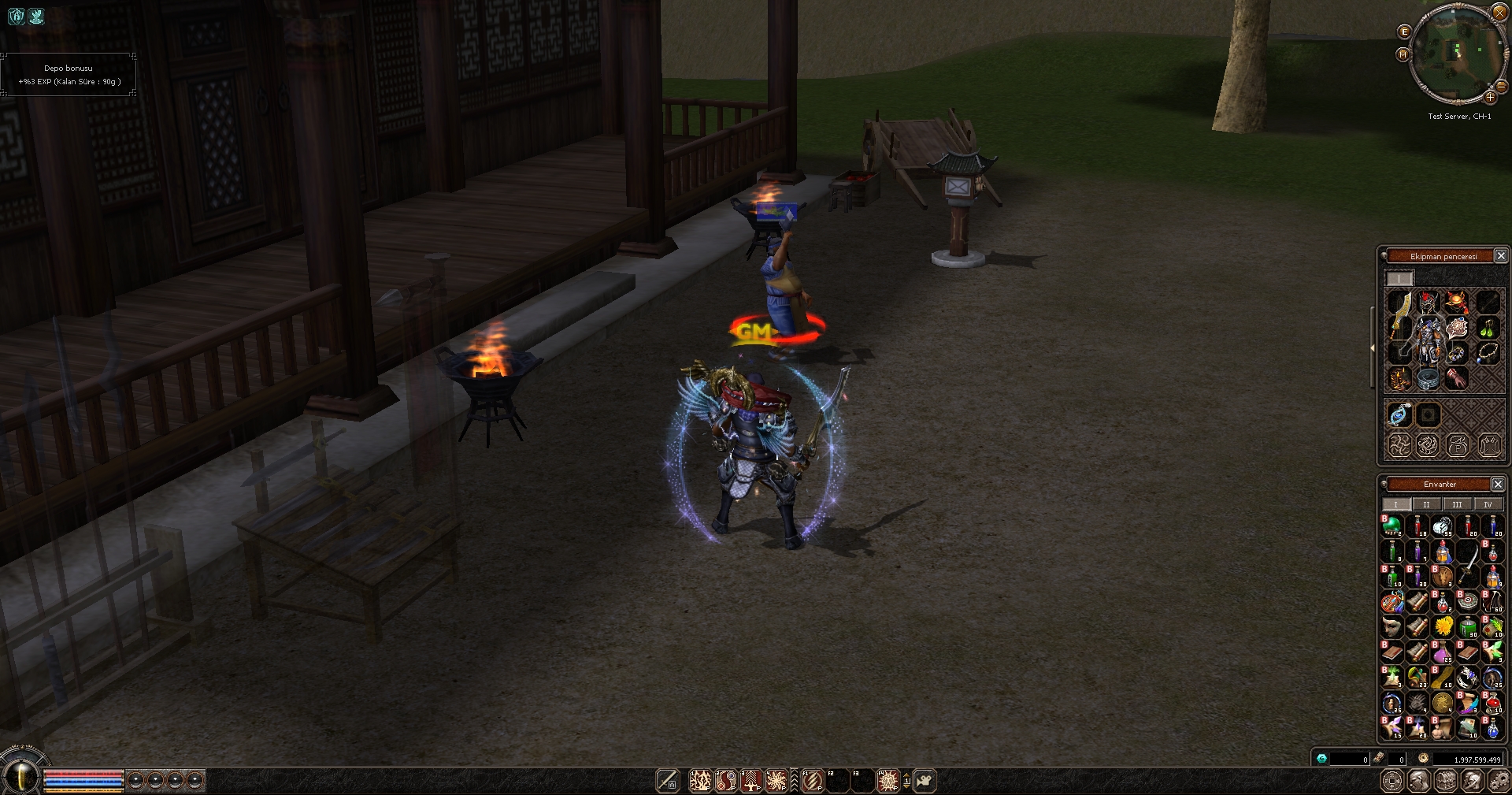Close the Envanter window
Viewport: 1512px width, 795px height.
[1498, 485]
